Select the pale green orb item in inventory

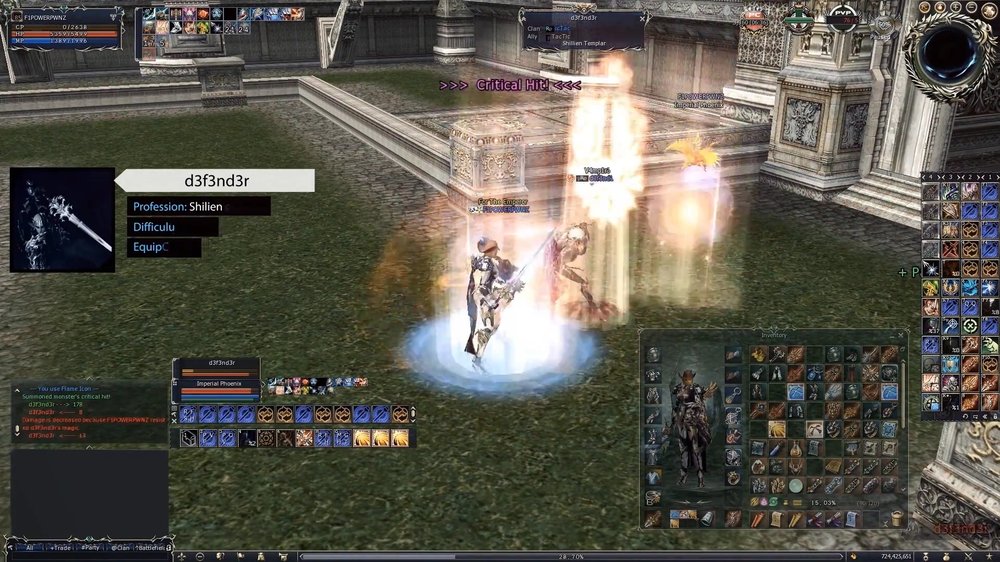[795, 485]
